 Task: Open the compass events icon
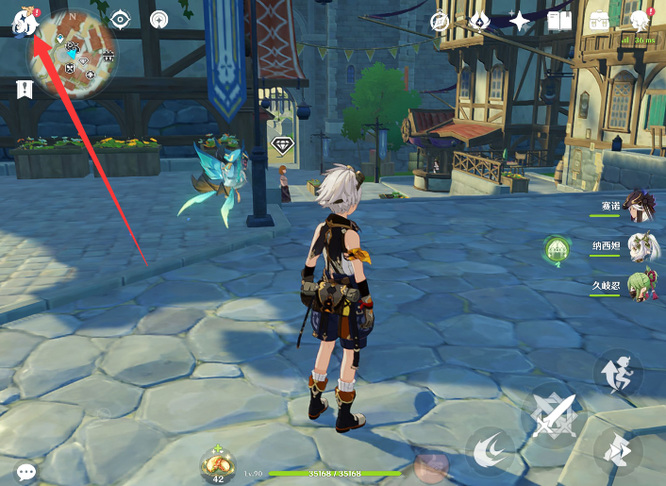[439, 21]
